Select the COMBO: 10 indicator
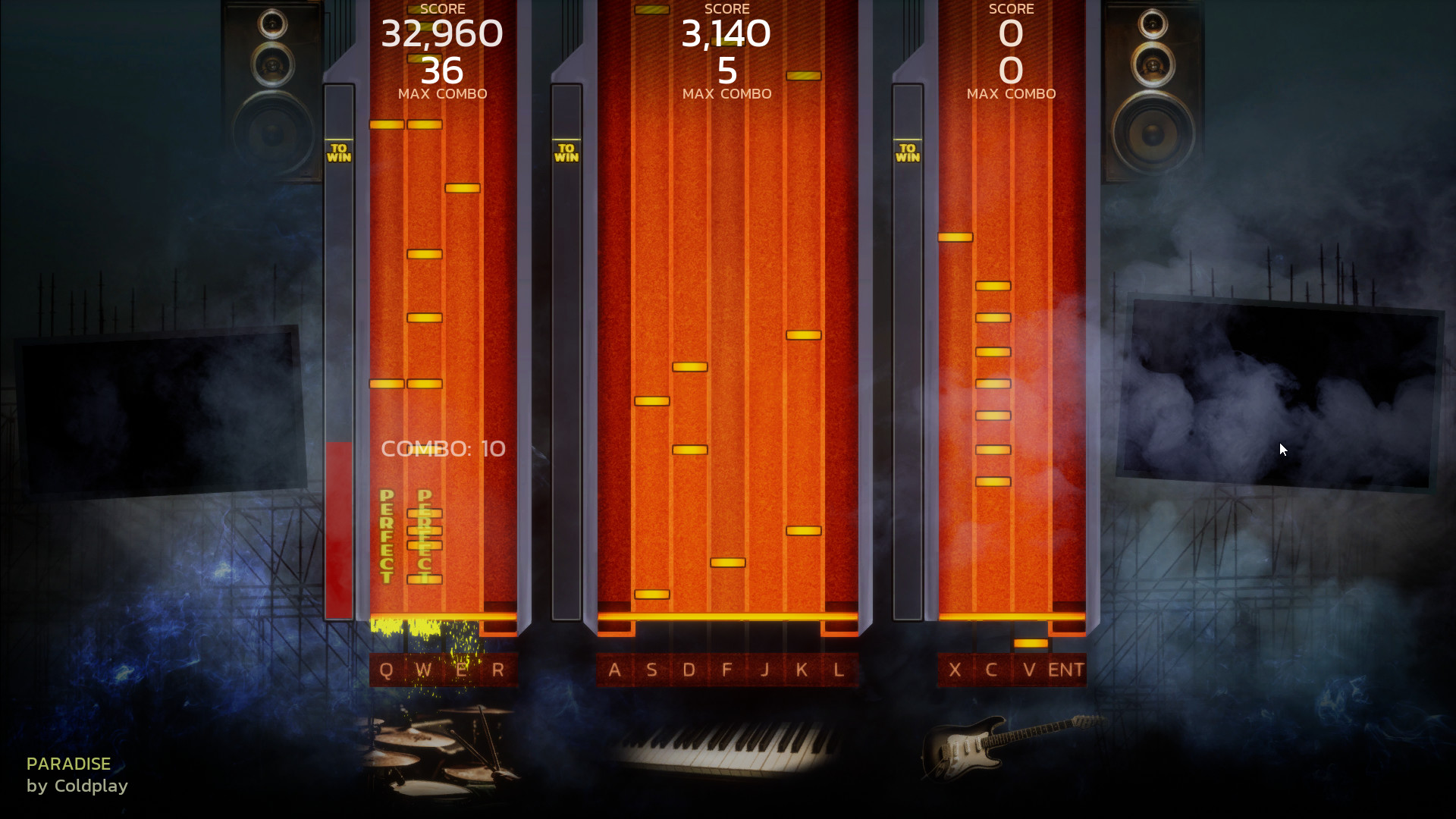Screen dimensions: 1456x819 click(x=443, y=448)
